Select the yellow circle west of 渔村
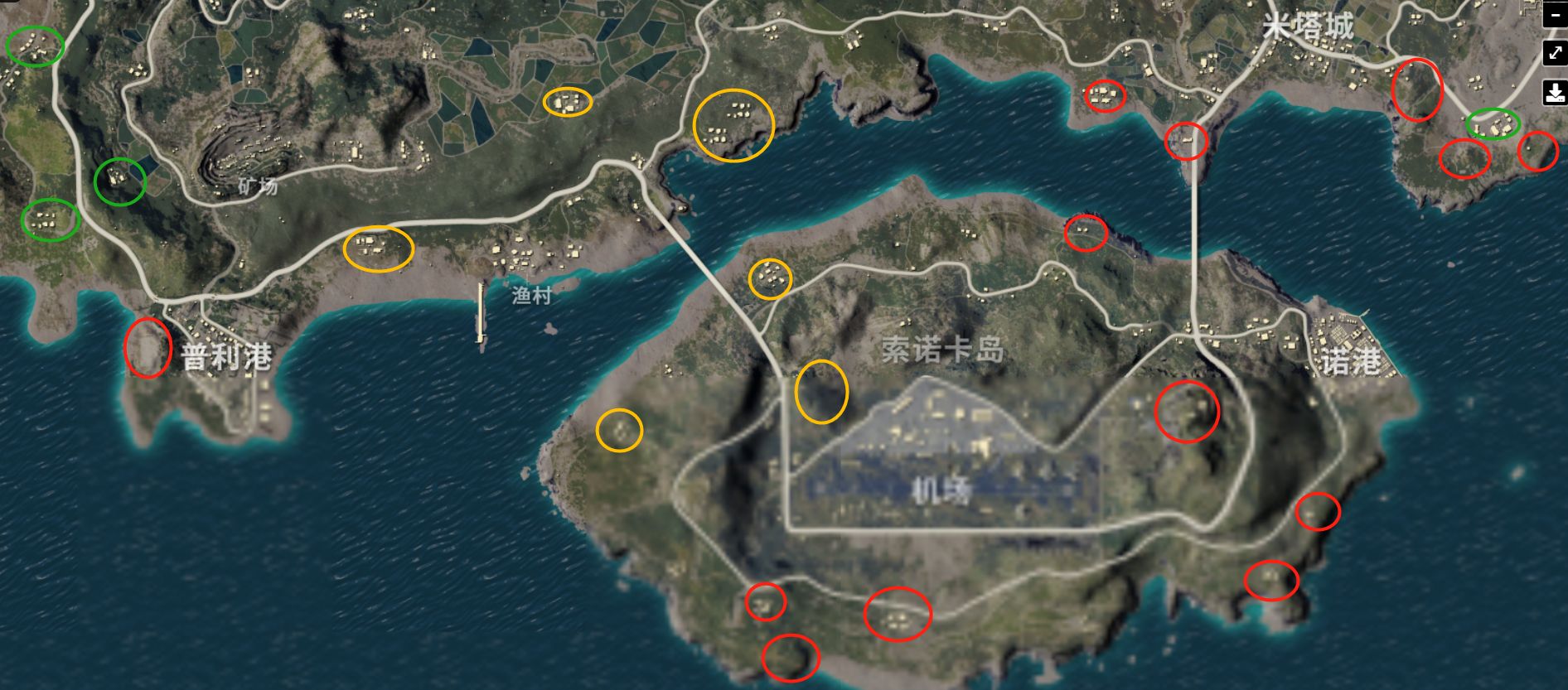This screenshot has height=690, width=1568. pos(380,248)
